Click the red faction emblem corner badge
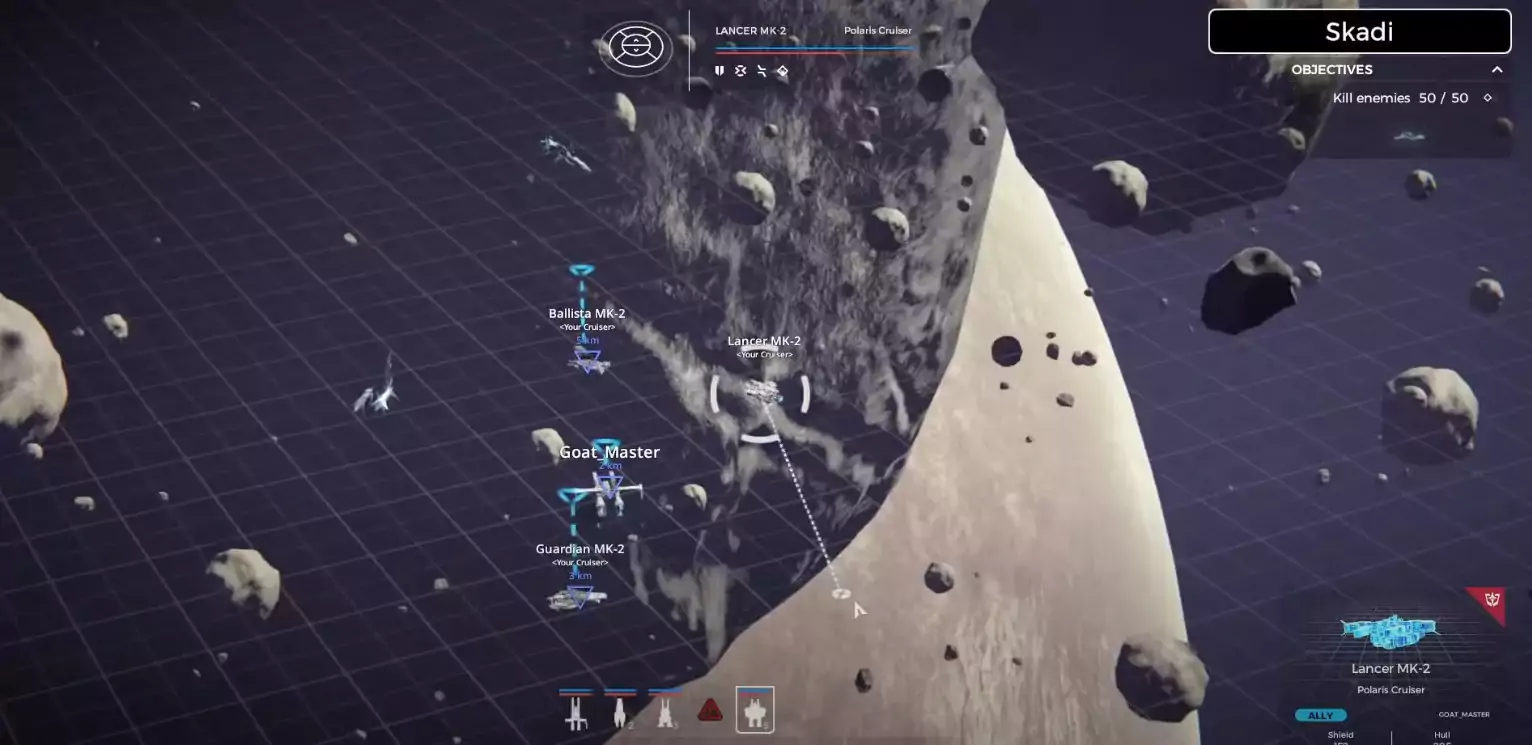Screen dimensions: 1532x745 click(1490, 602)
